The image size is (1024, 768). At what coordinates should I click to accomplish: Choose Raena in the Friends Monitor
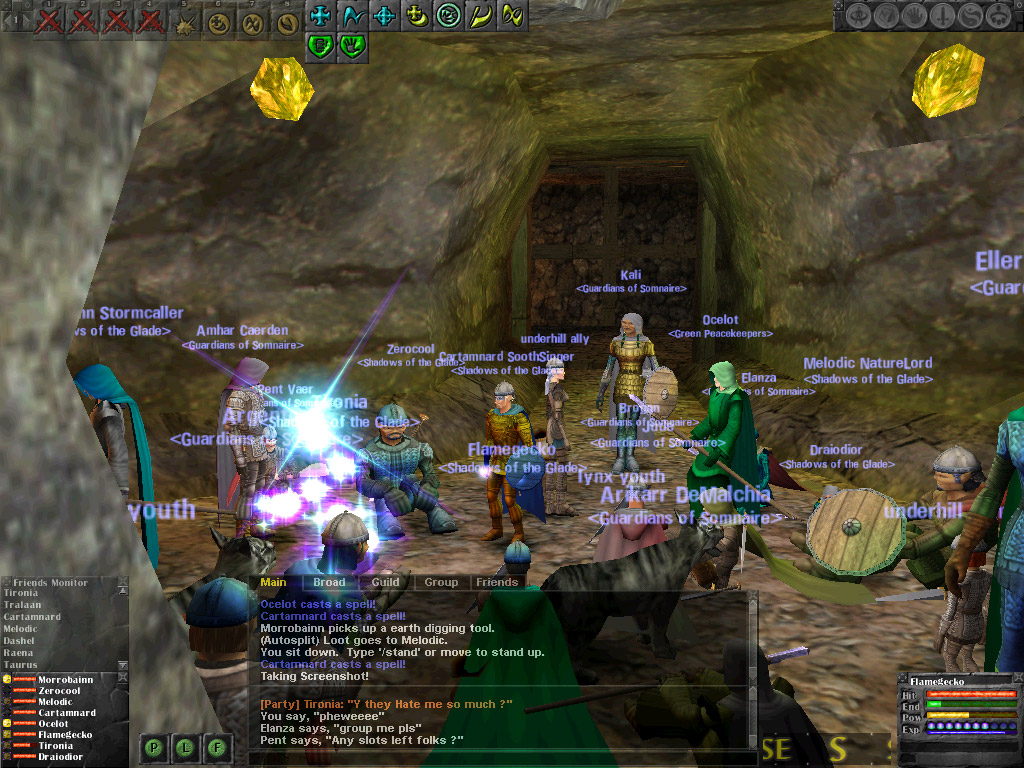(x=19, y=653)
